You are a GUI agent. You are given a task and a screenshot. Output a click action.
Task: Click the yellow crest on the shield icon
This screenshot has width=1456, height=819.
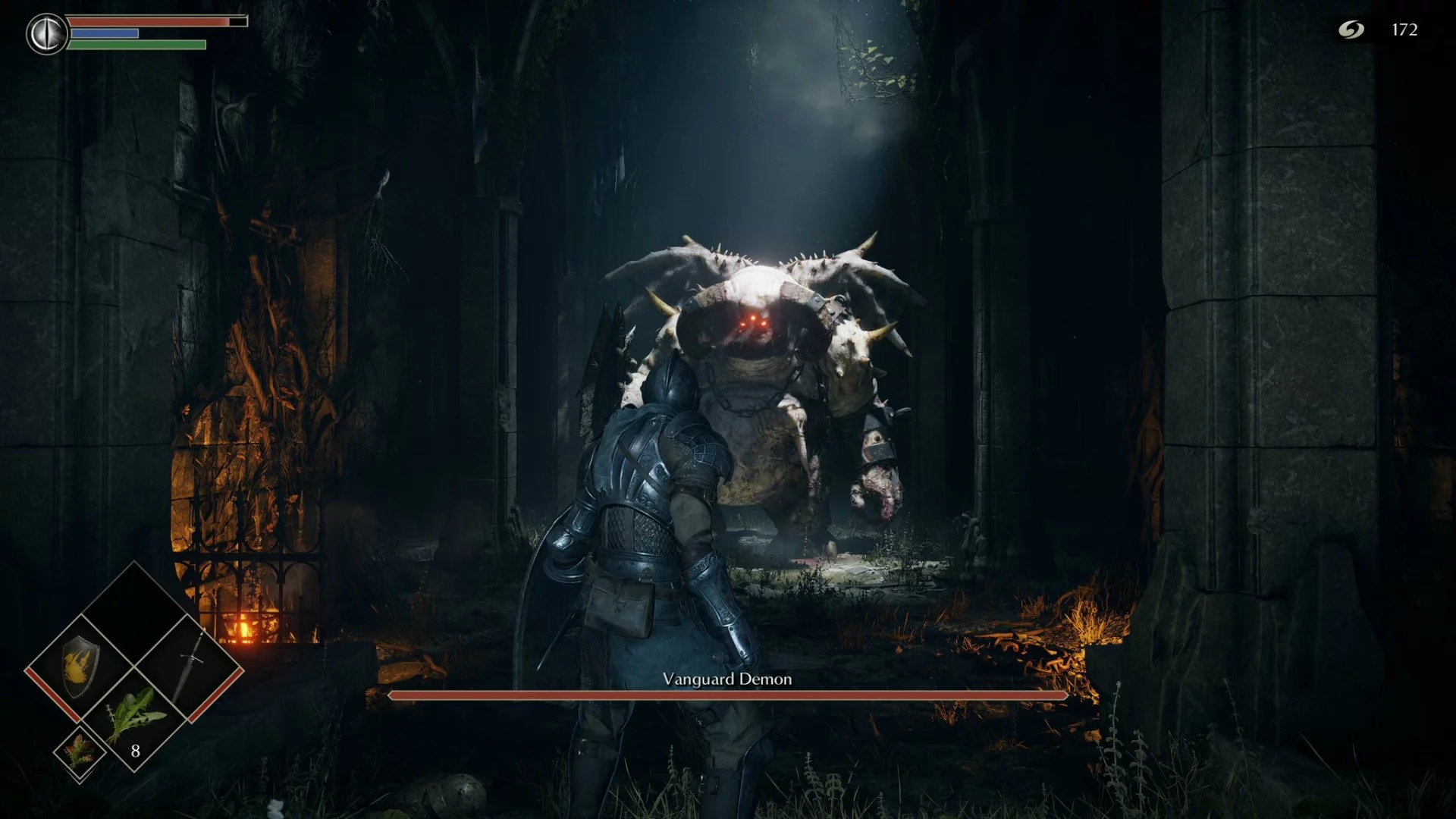(78, 667)
